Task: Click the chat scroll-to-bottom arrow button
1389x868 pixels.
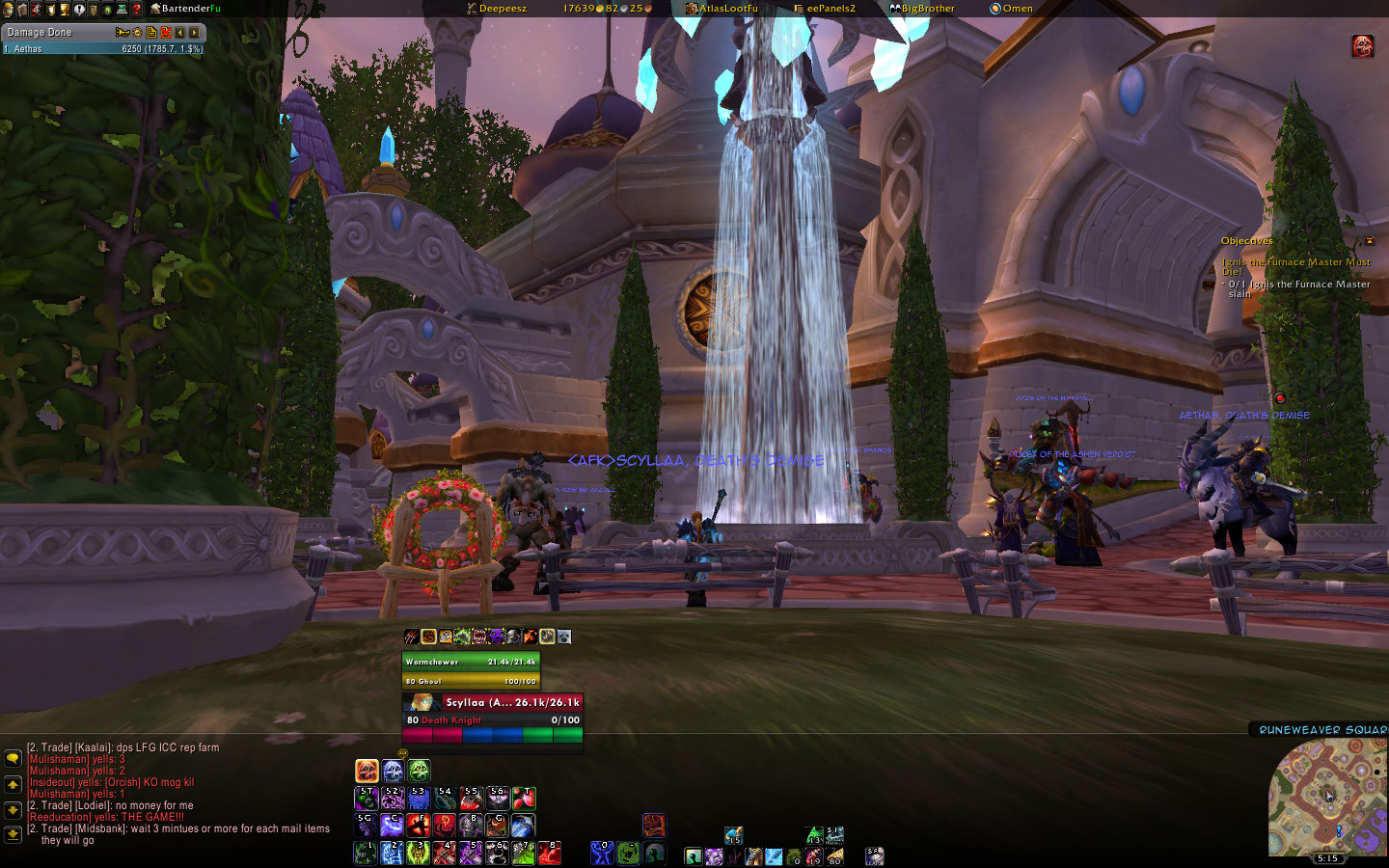Action: pyautogui.click(x=13, y=834)
